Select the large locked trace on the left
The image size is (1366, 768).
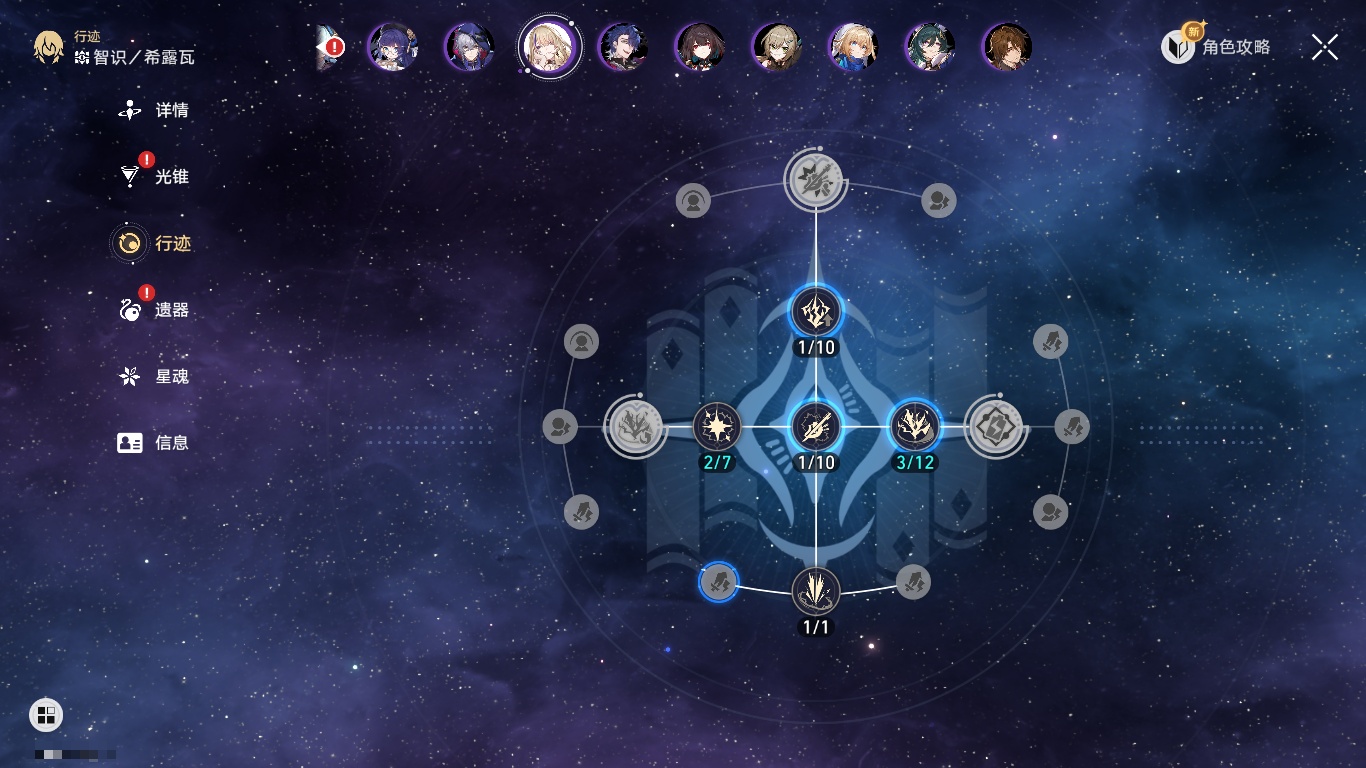pyautogui.click(x=636, y=428)
